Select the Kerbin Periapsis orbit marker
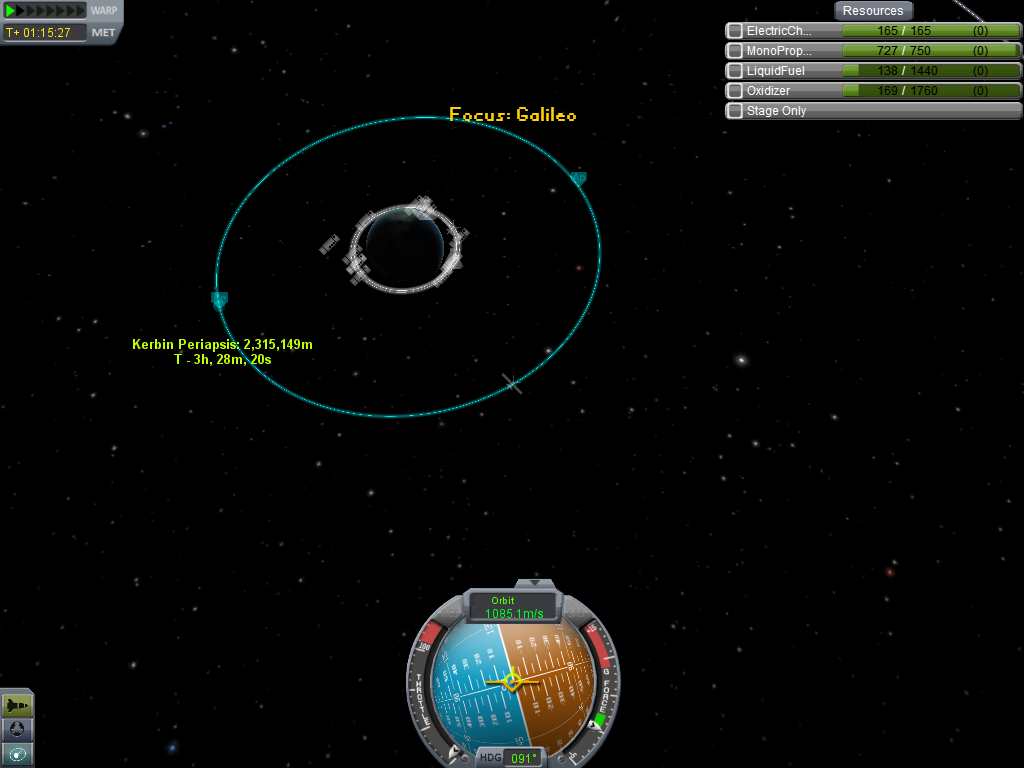Viewport: 1024px width, 768px height. coord(219,299)
